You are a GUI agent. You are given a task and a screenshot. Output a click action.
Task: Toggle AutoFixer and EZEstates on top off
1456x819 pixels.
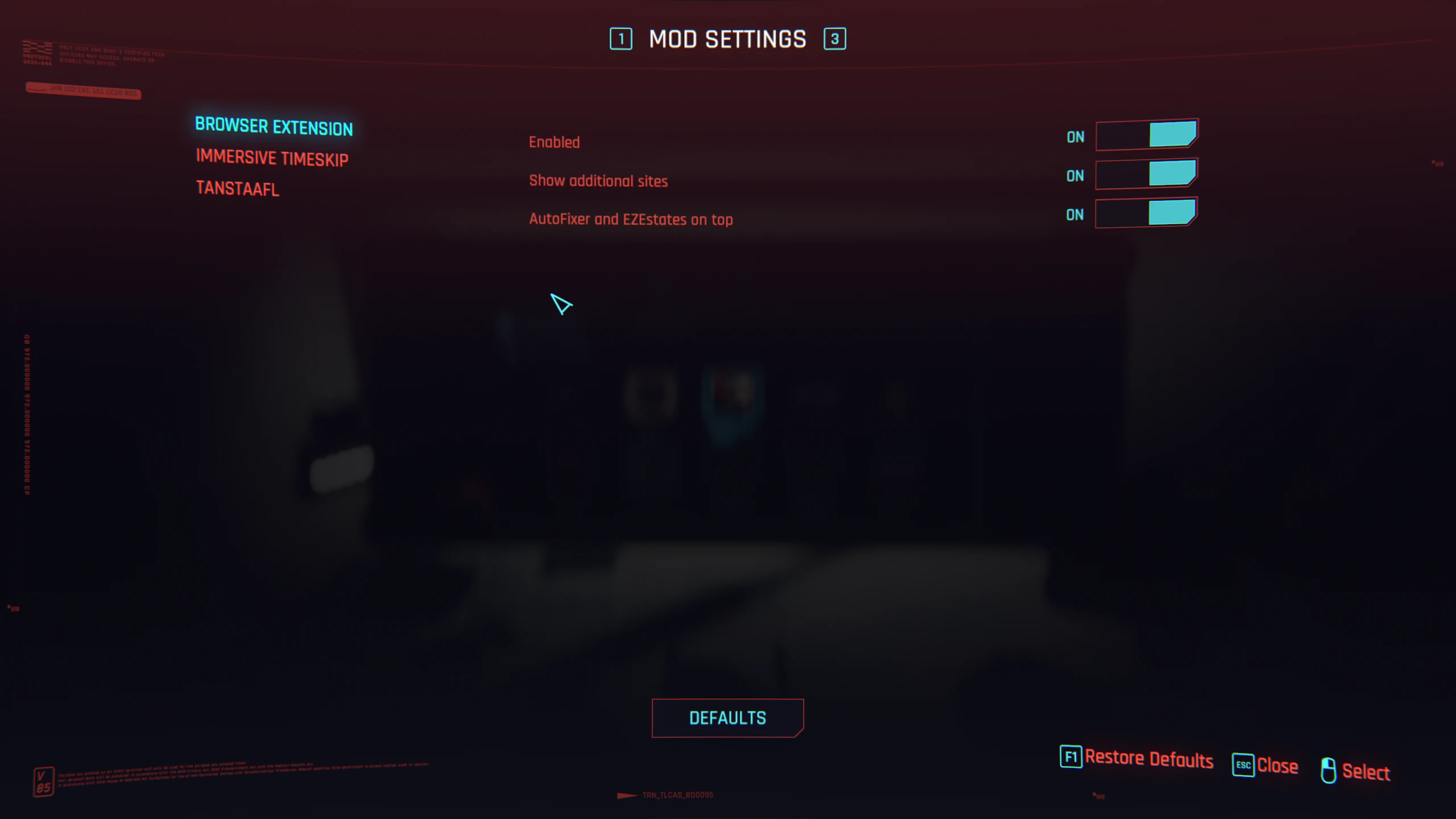click(1146, 213)
